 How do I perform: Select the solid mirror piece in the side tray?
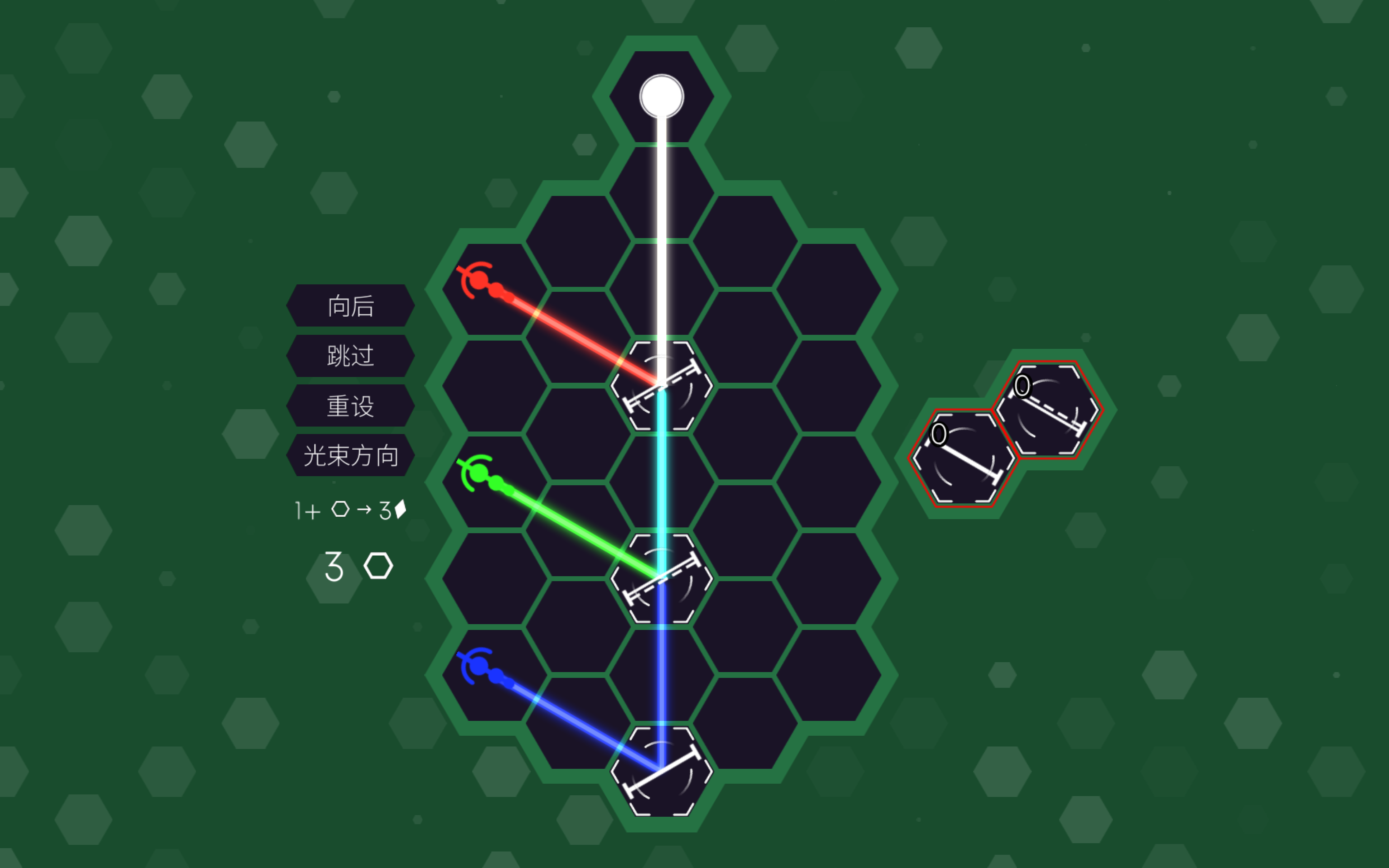963,458
